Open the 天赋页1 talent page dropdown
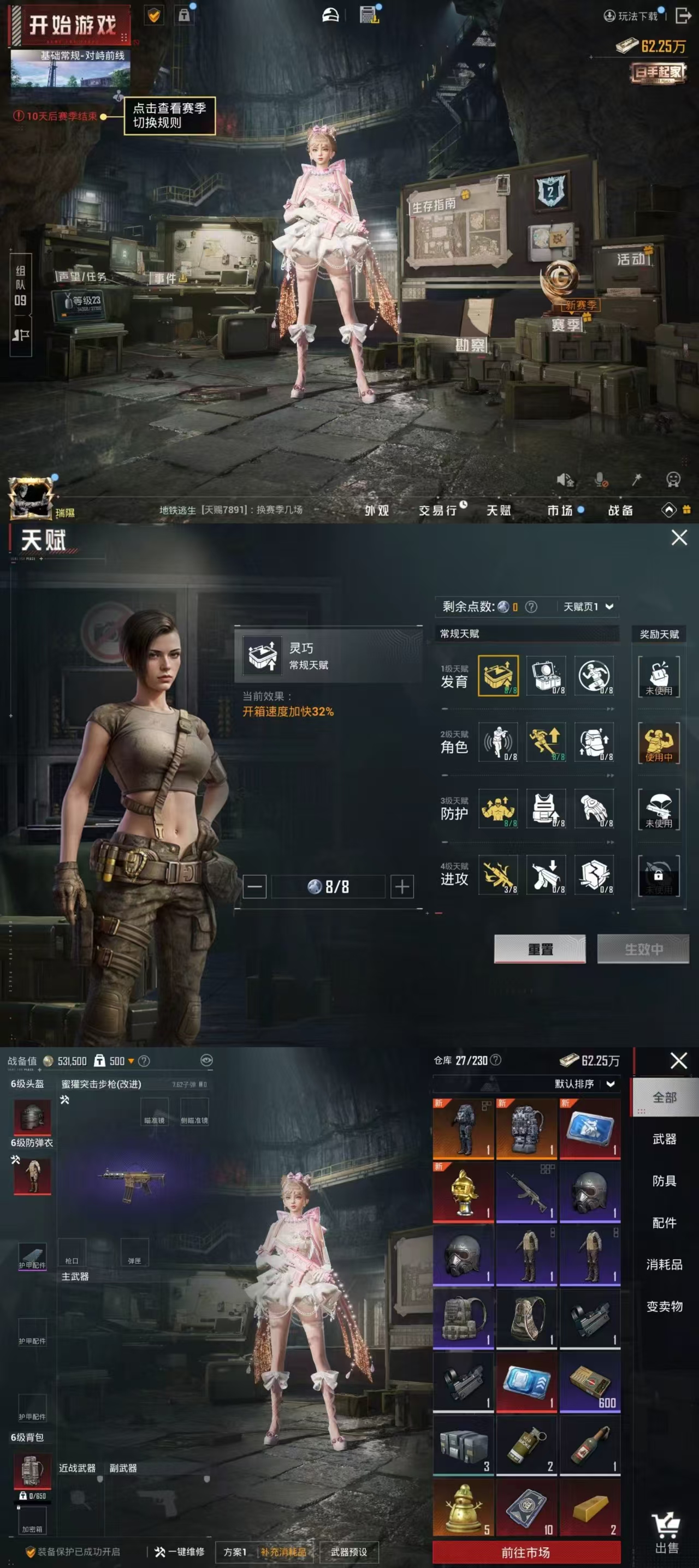The height and width of the screenshot is (1568, 699). pyautogui.click(x=588, y=606)
